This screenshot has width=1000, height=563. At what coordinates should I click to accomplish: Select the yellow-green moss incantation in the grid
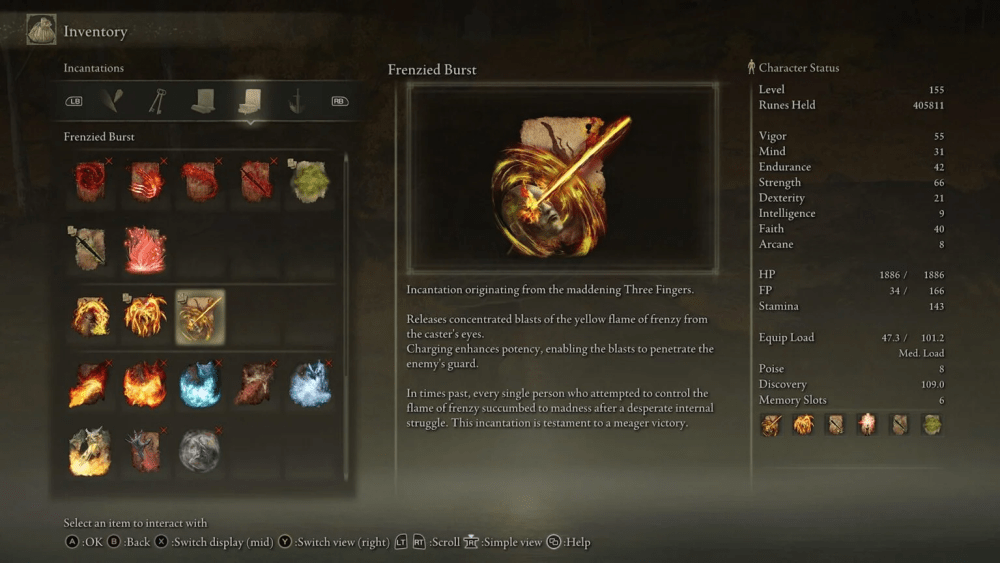coord(309,180)
